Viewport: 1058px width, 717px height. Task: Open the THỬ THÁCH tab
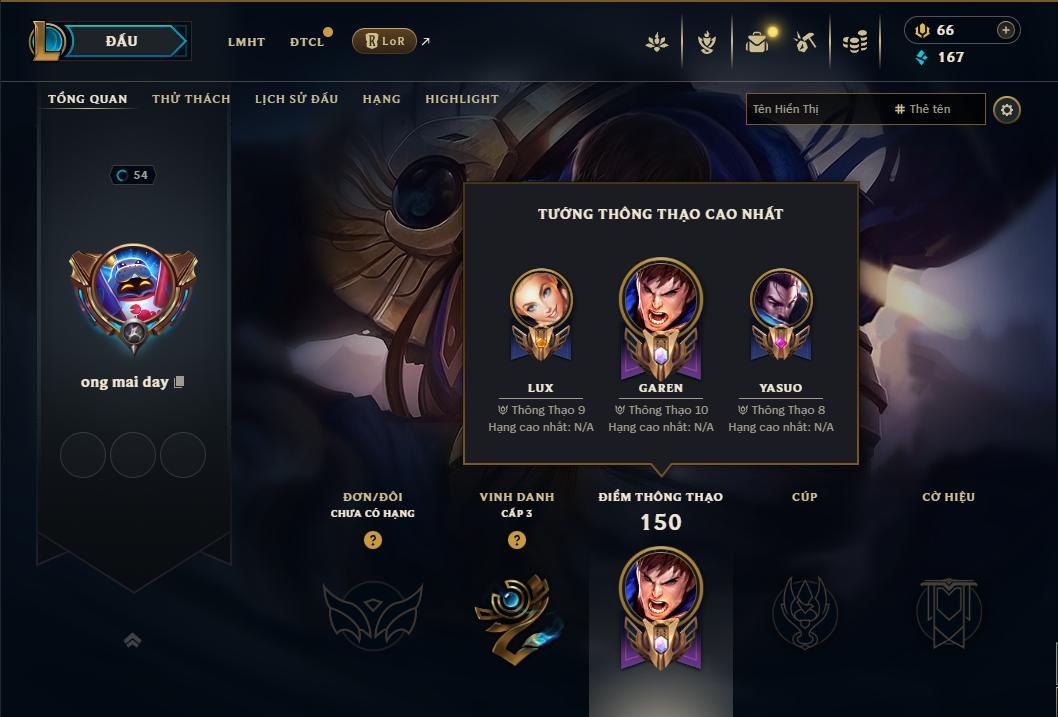[191, 99]
